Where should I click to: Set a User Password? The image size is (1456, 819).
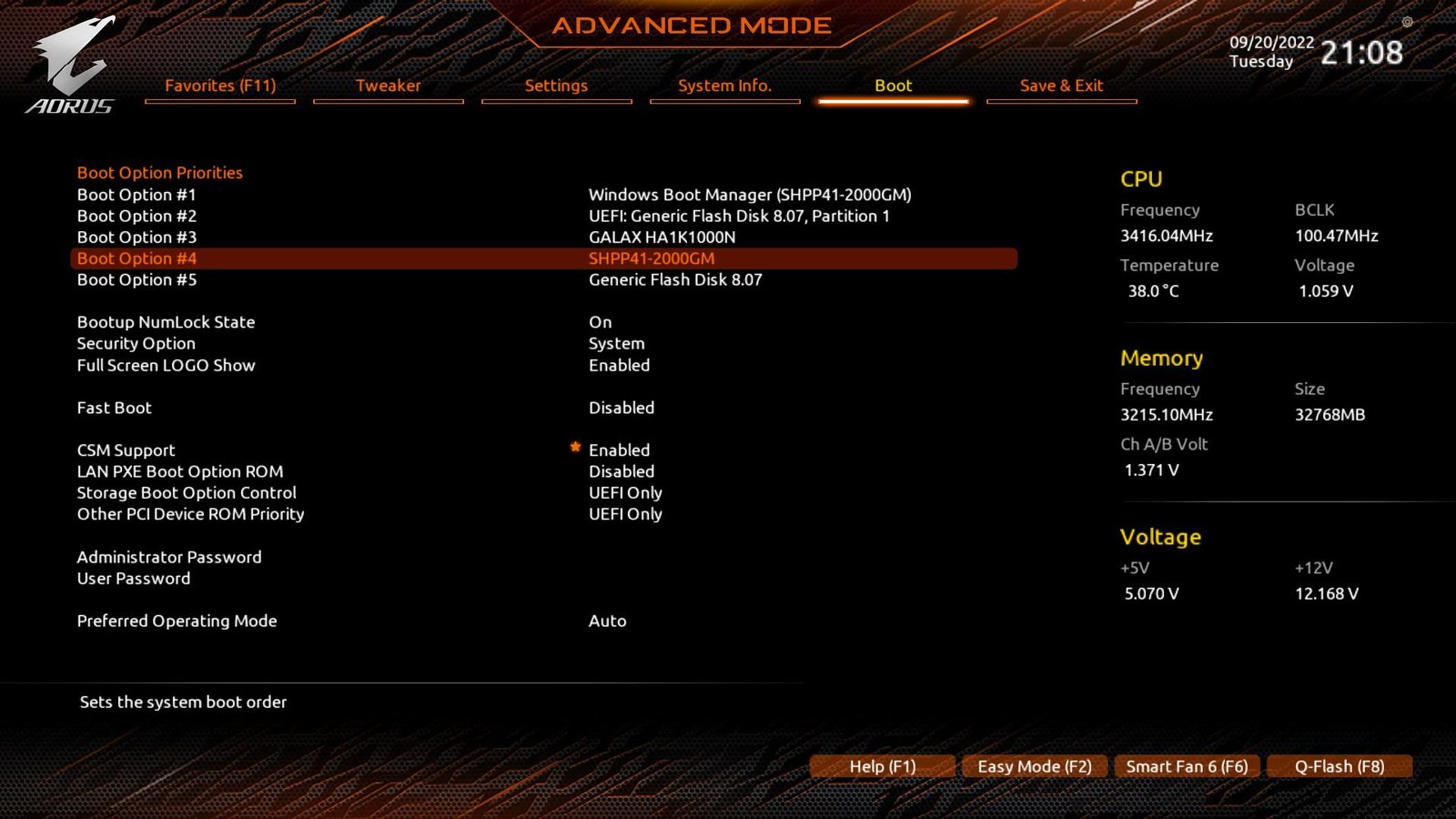pos(133,578)
